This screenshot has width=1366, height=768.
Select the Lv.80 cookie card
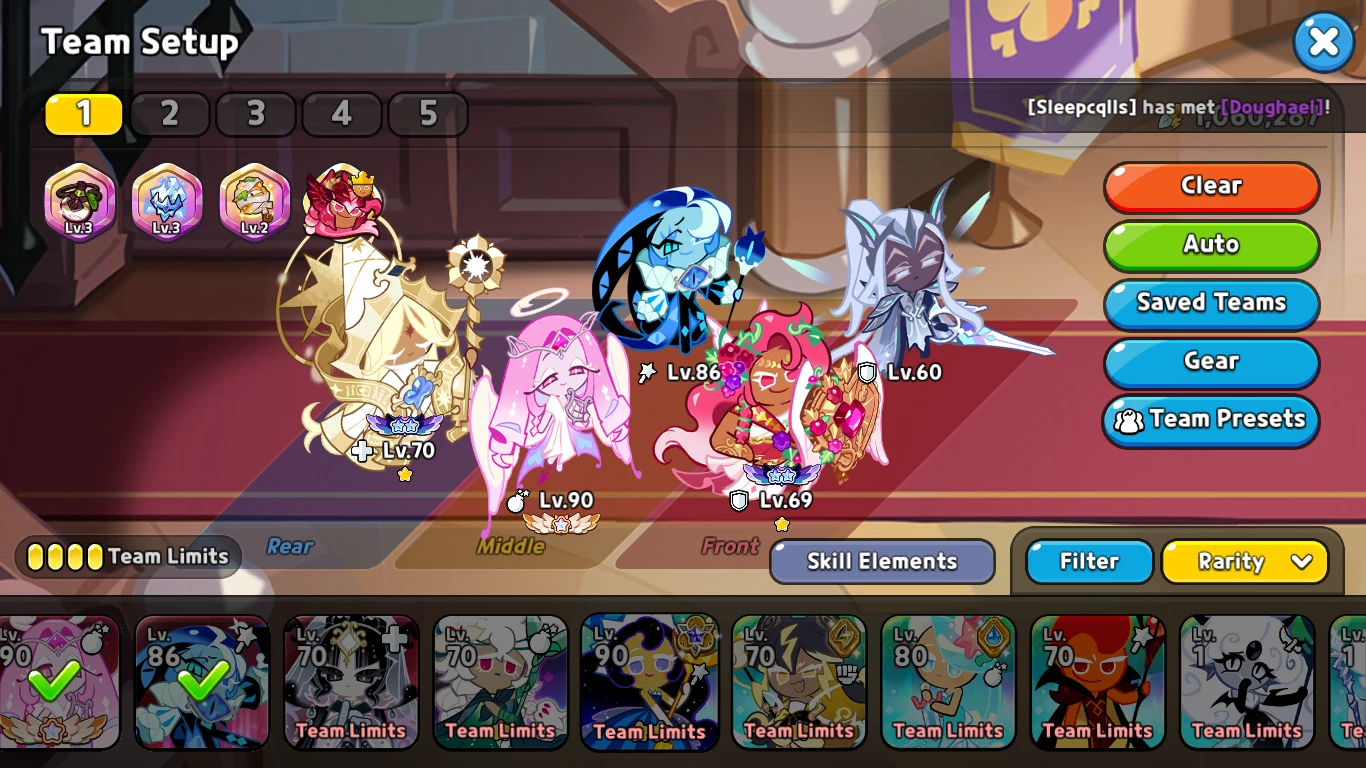(948, 681)
